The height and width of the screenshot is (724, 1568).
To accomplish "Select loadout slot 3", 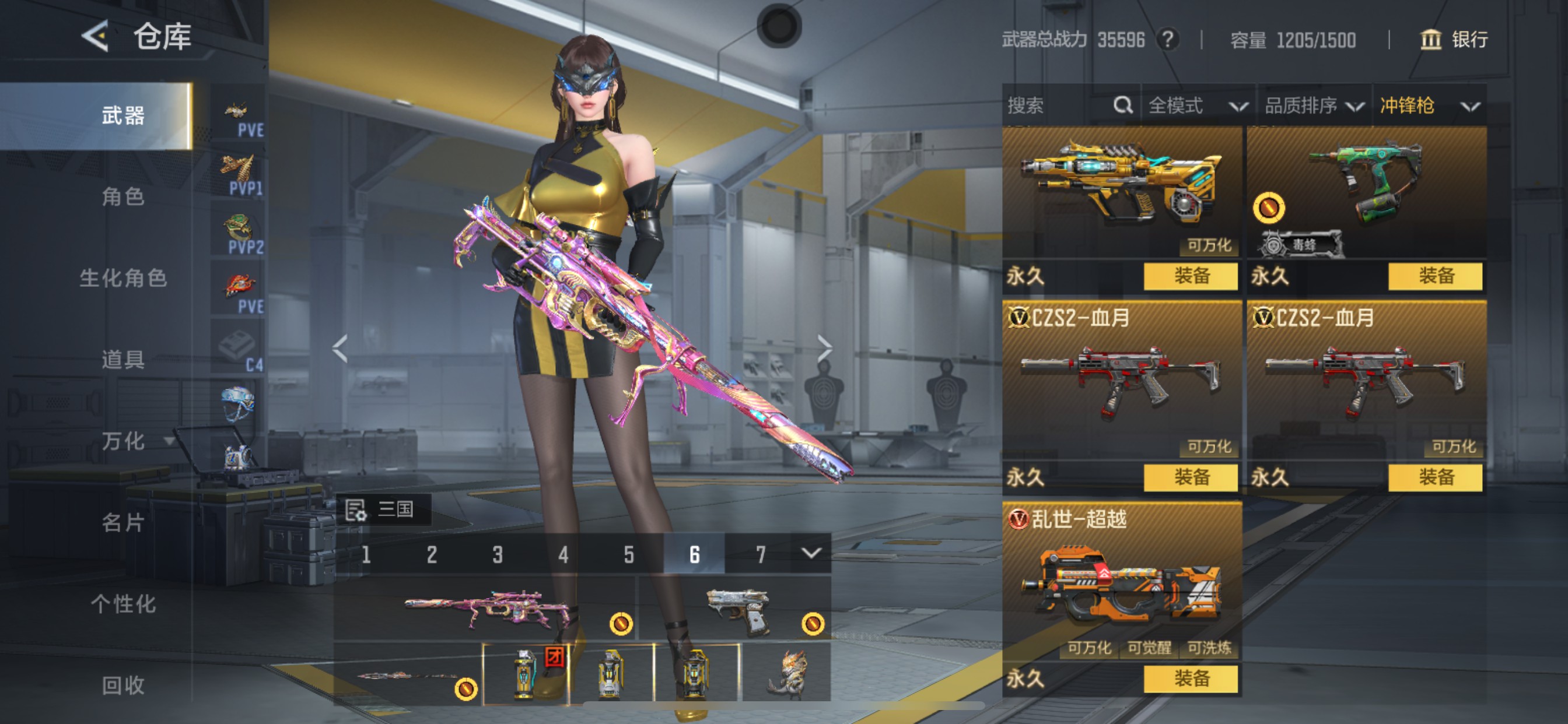I will coord(498,554).
